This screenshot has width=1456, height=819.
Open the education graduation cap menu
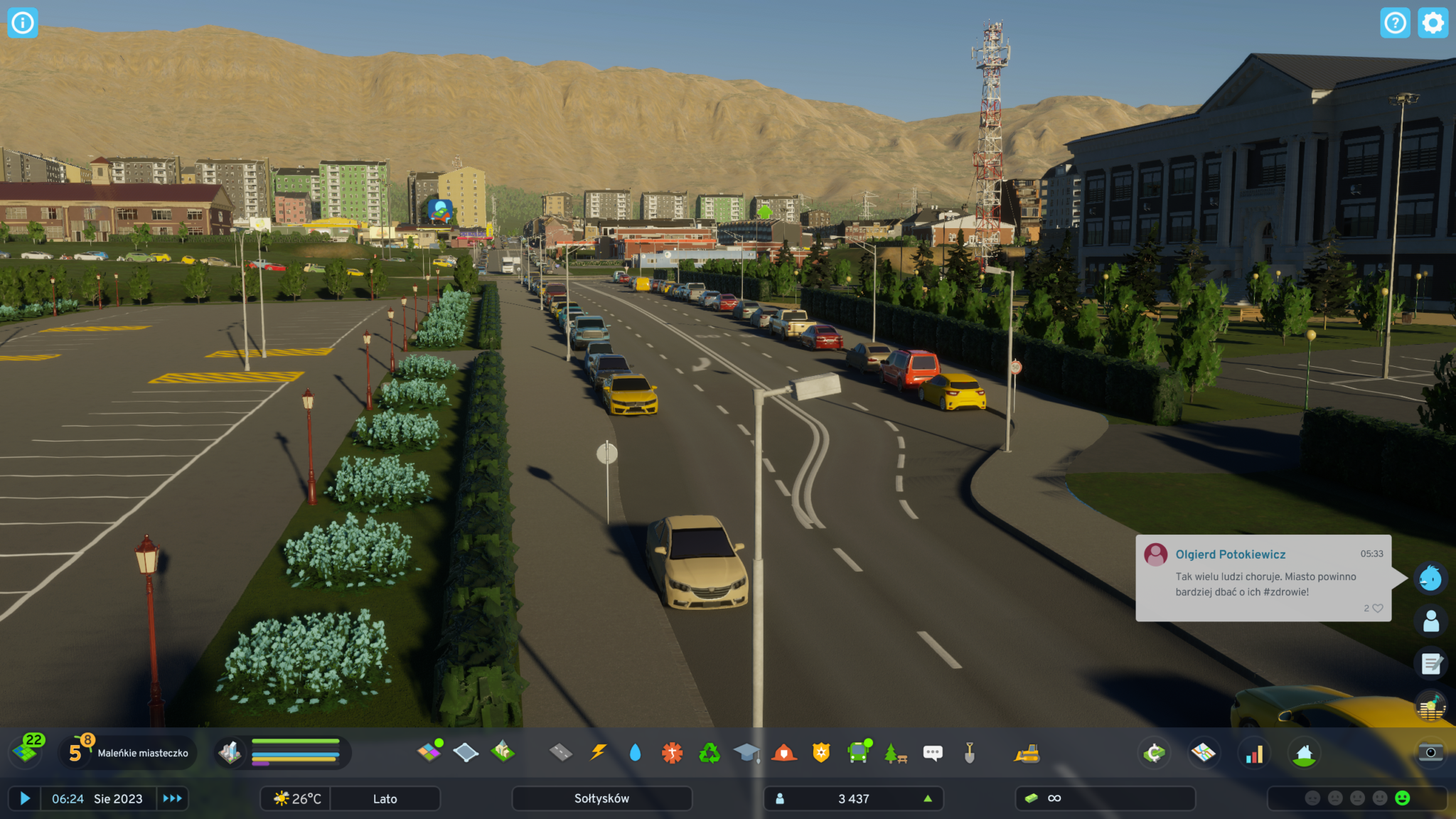pyautogui.click(x=746, y=752)
